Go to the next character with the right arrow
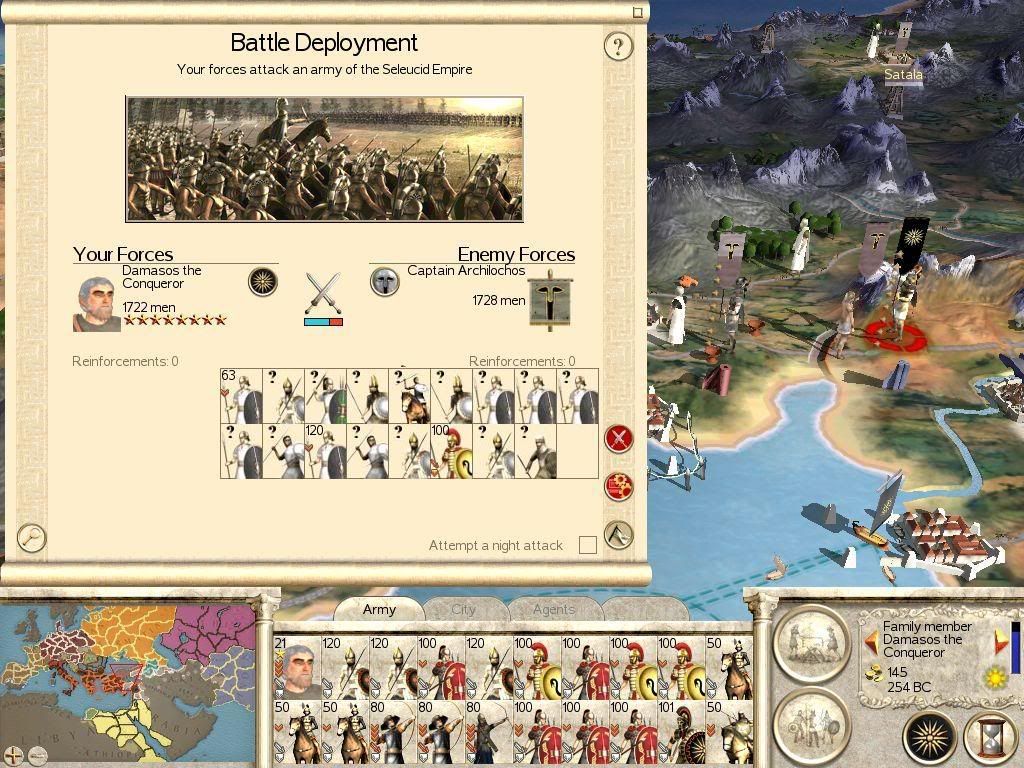 [x=1001, y=641]
